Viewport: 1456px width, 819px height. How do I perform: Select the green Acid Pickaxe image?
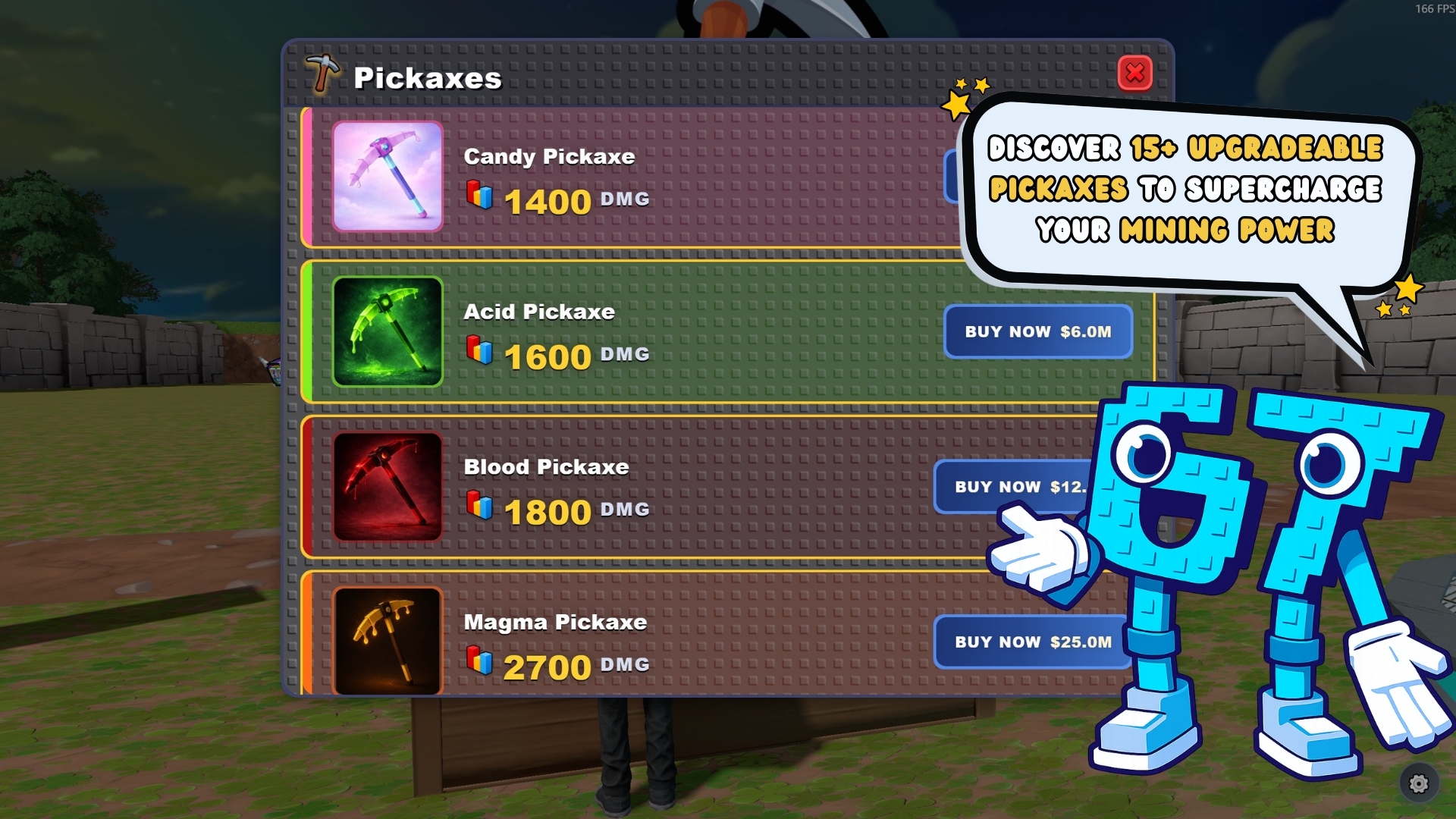click(x=388, y=331)
